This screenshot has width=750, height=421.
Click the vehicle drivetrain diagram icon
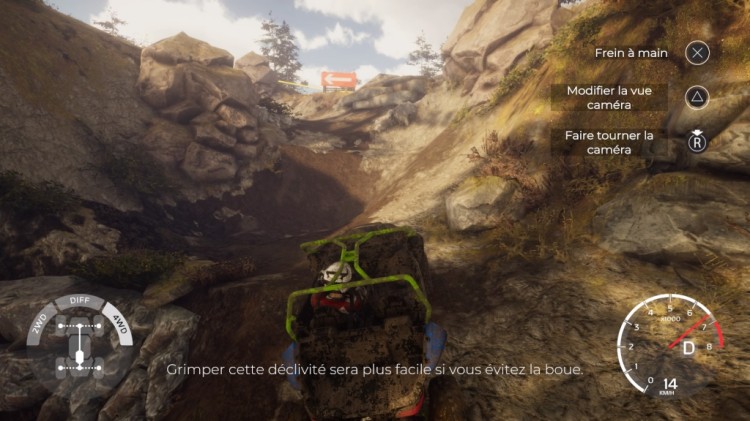point(80,344)
